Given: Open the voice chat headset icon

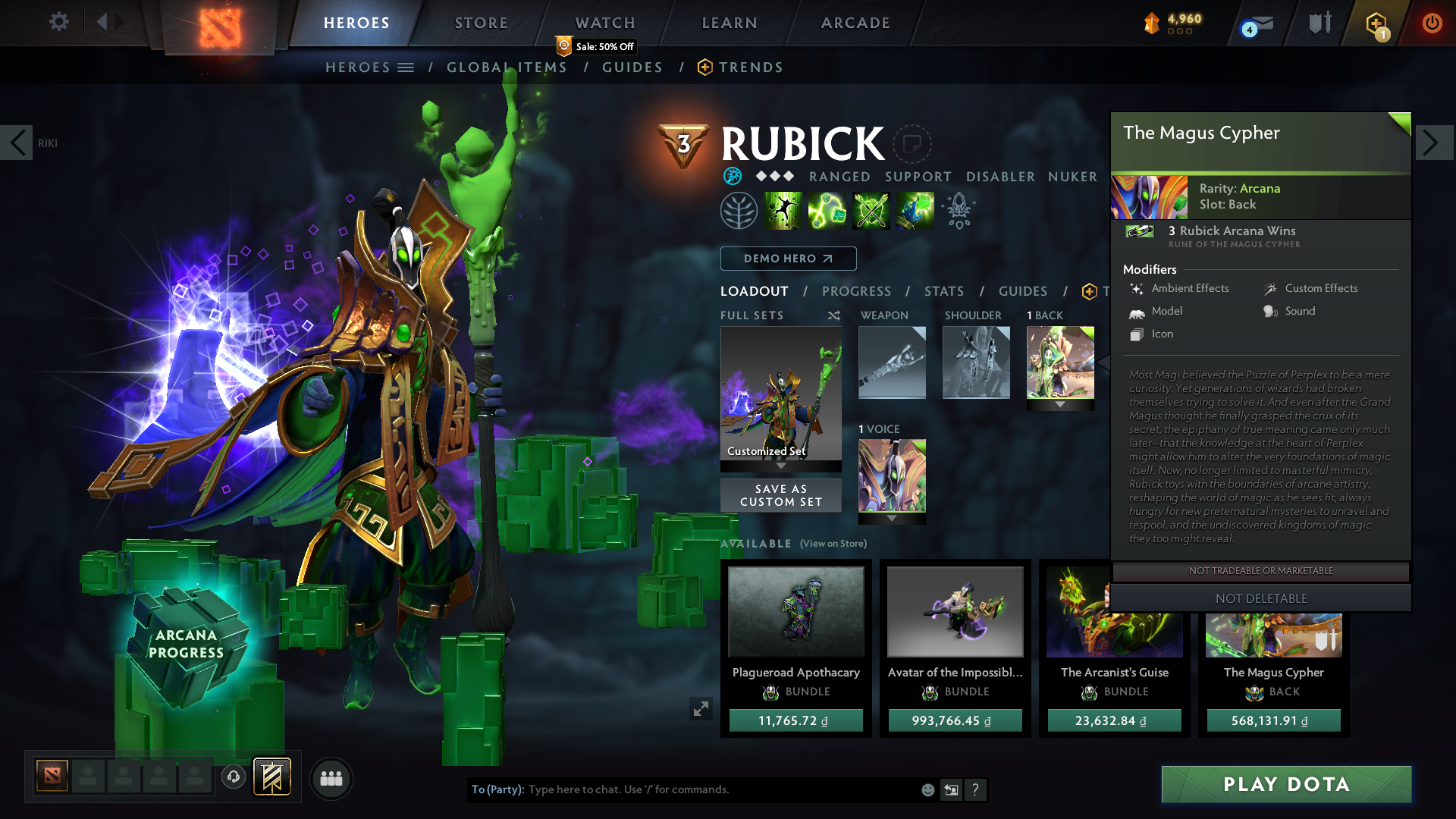Looking at the screenshot, I should (x=233, y=777).
